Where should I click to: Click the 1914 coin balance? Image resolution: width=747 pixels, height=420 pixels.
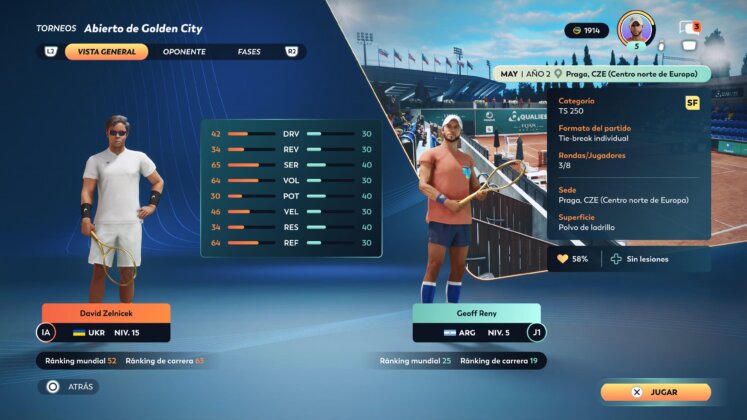(586, 31)
